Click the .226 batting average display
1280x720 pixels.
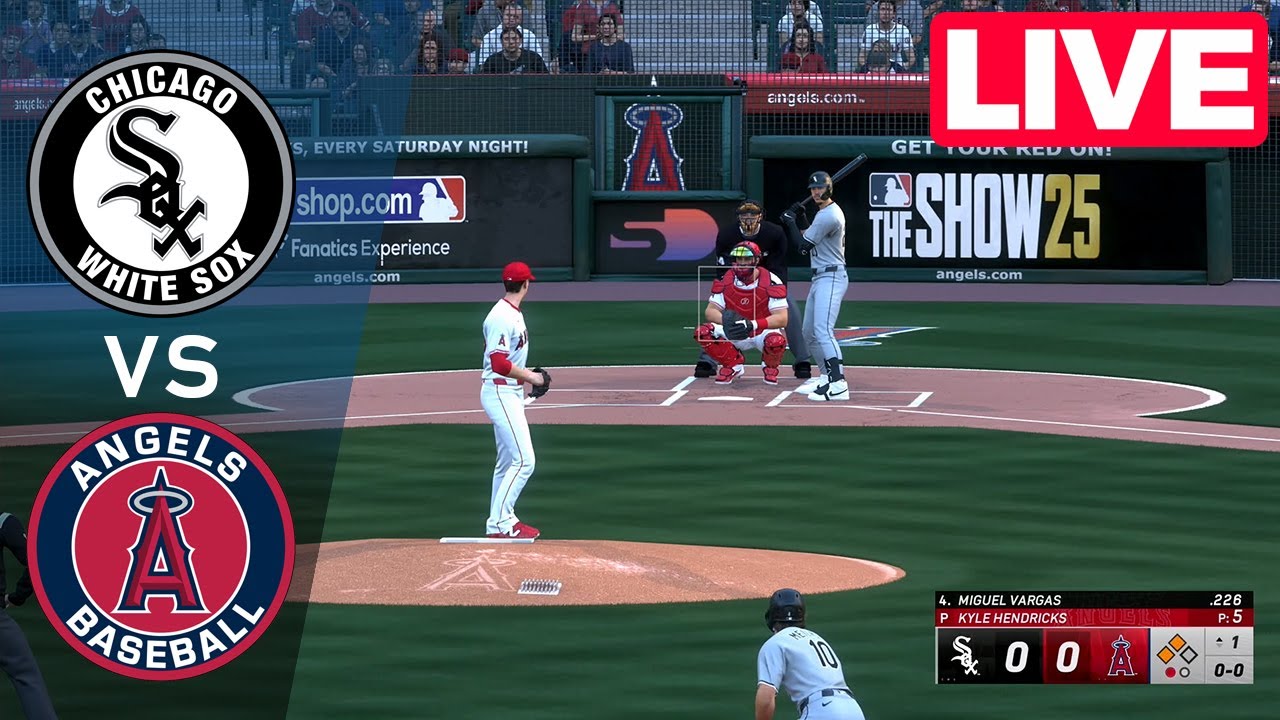pyautogui.click(x=1226, y=600)
